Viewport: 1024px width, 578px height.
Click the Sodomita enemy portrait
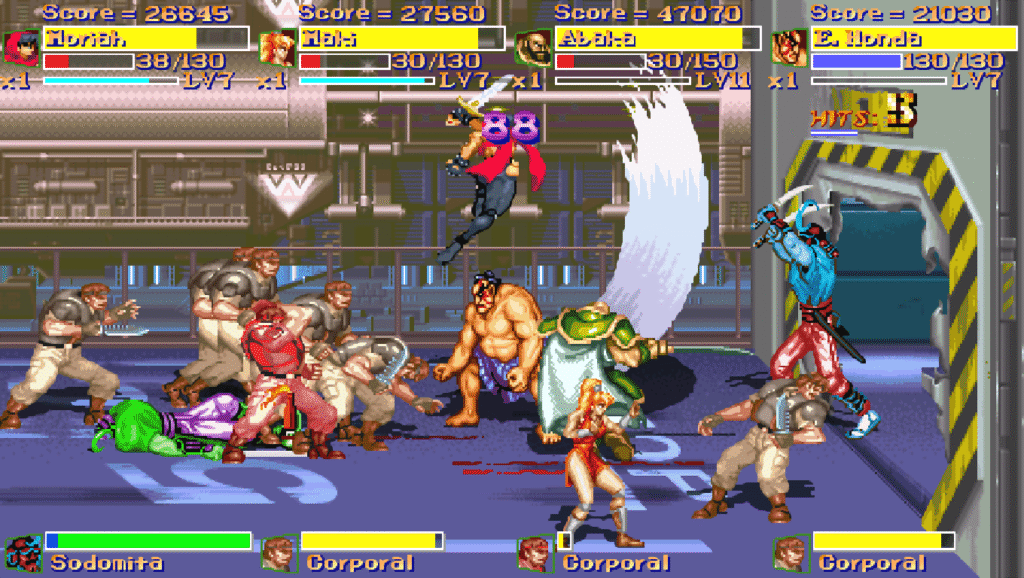(22, 553)
